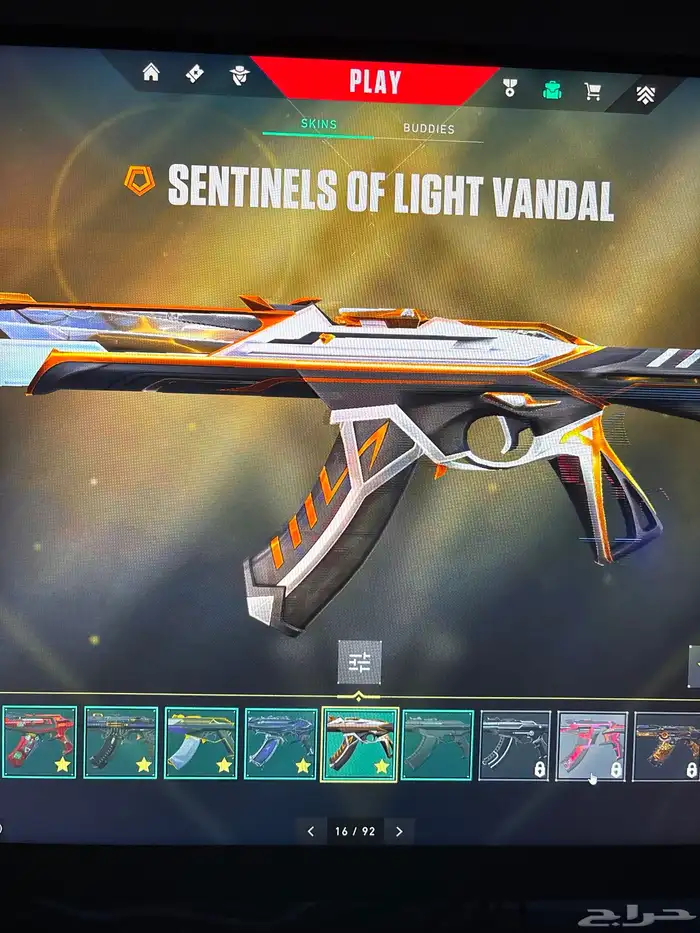The width and height of the screenshot is (700, 933).
Task: Go to the home screen icon
Action: point(151,72)
